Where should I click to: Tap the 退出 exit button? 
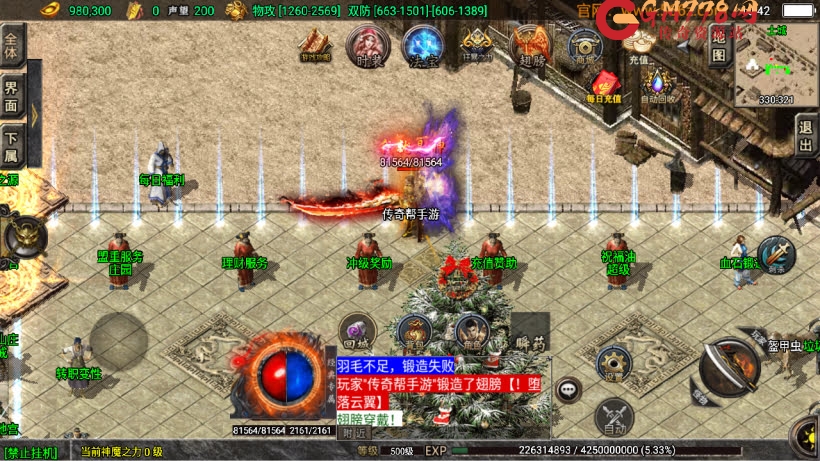click(806, 135)
